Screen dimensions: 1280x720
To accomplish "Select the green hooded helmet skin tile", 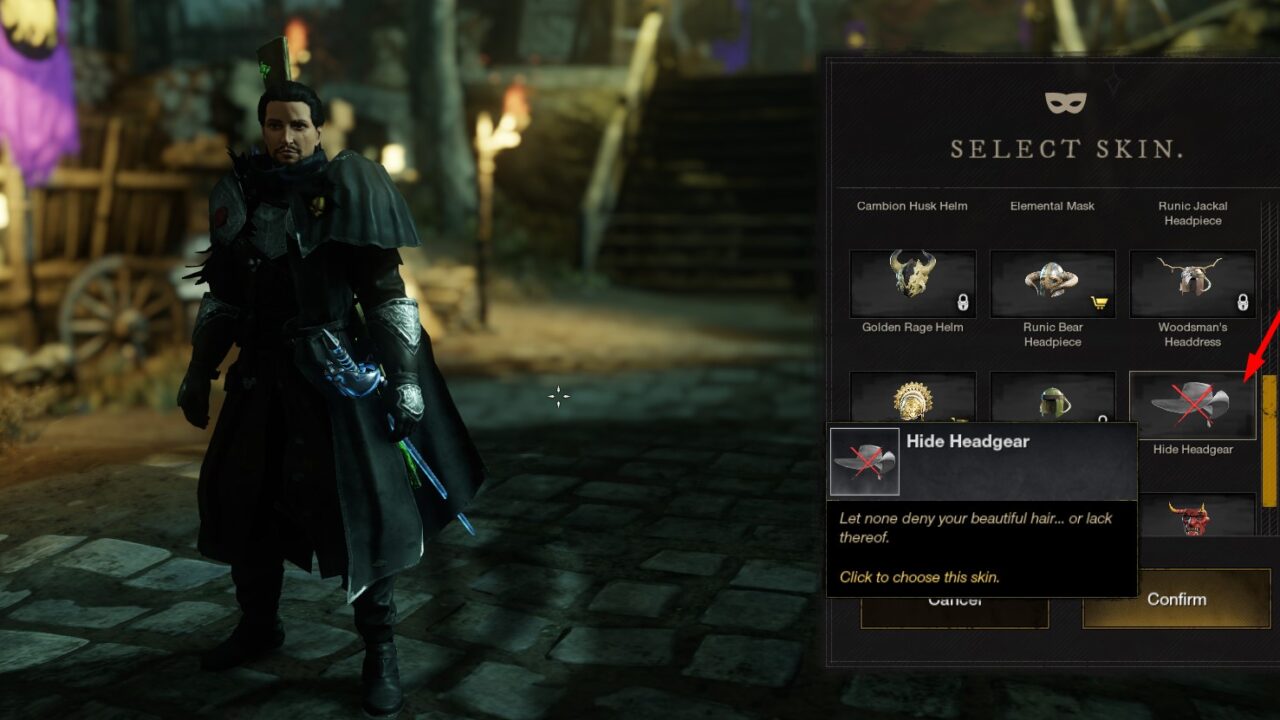I will (1052, 398).
